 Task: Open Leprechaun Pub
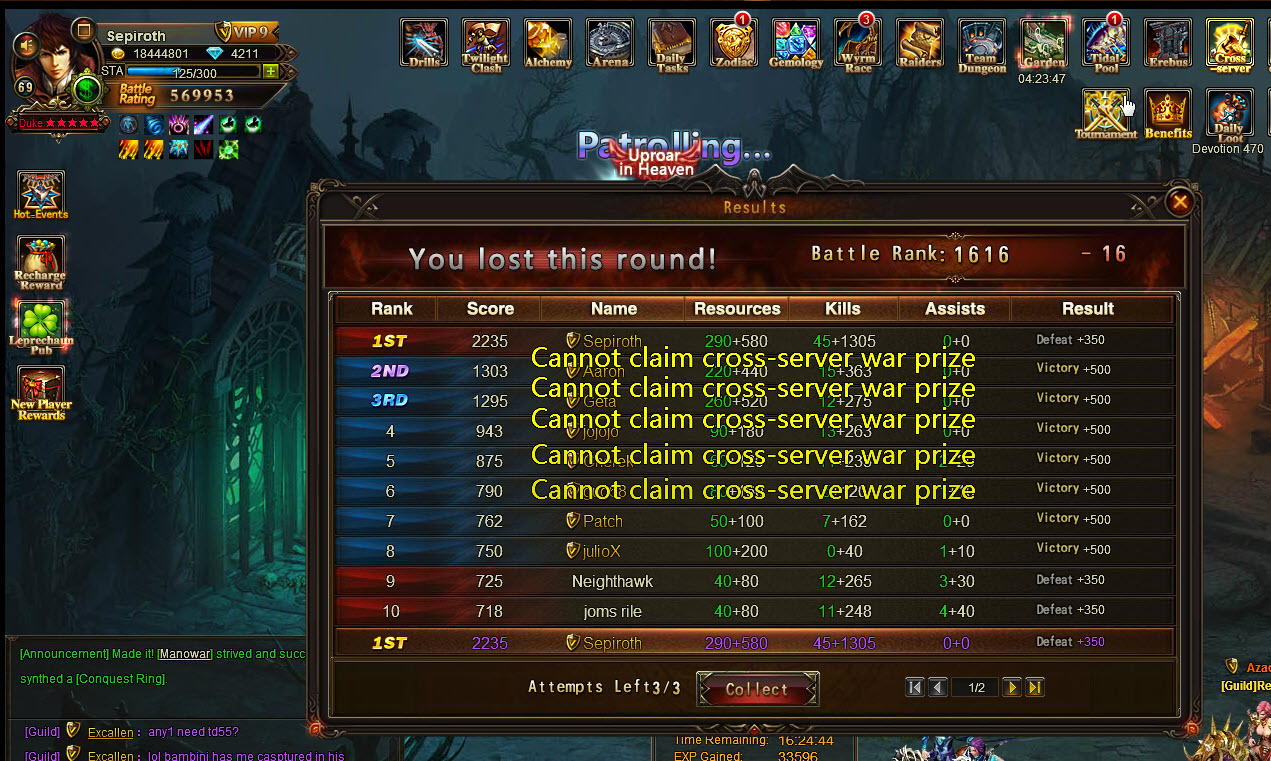click(x=41, y=326)
